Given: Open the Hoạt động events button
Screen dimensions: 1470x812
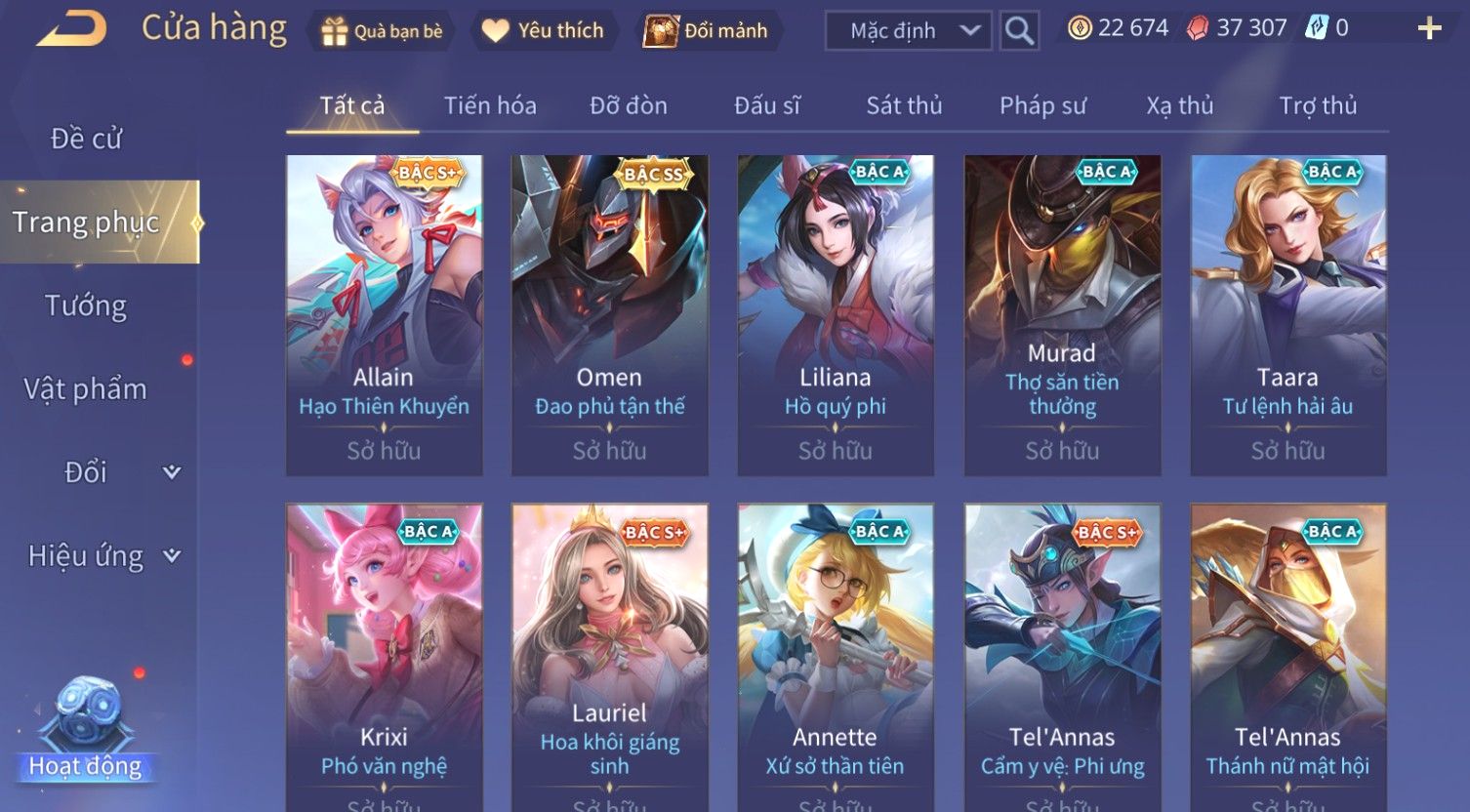Looking at the screenshot, I should (86, 732).
